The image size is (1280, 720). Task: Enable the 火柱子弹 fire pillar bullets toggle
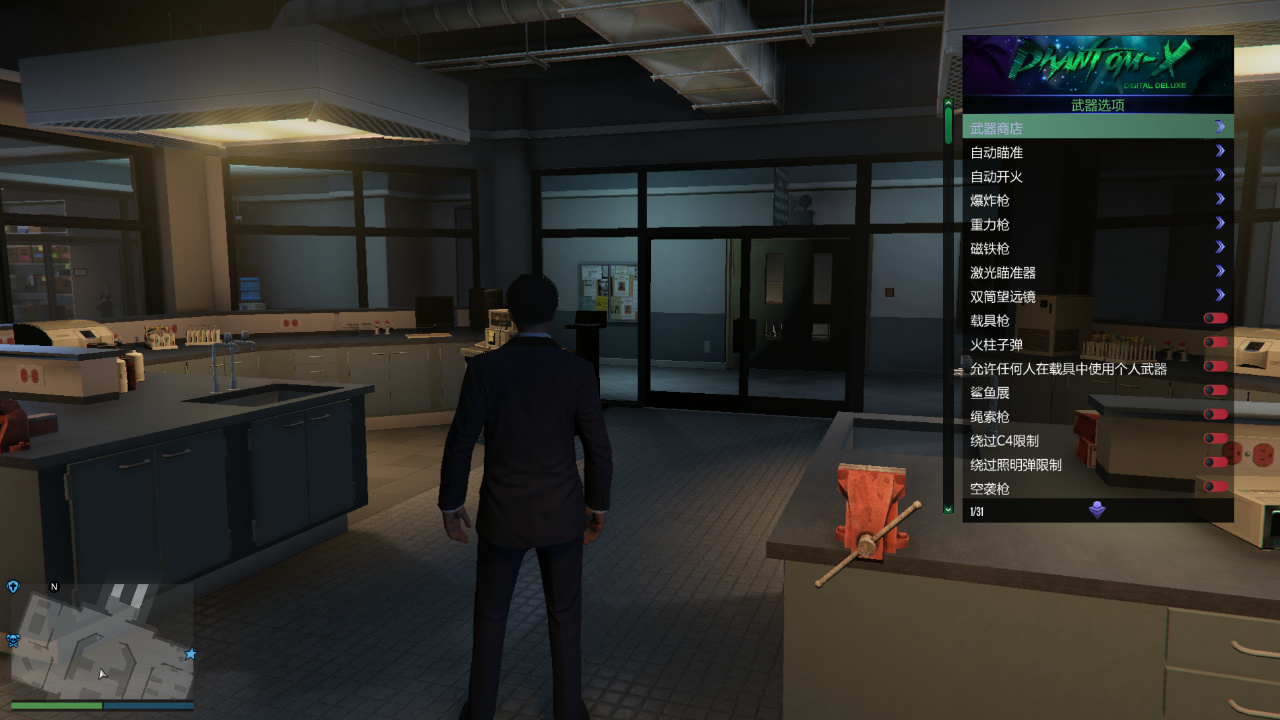[x=1215, y=343]
